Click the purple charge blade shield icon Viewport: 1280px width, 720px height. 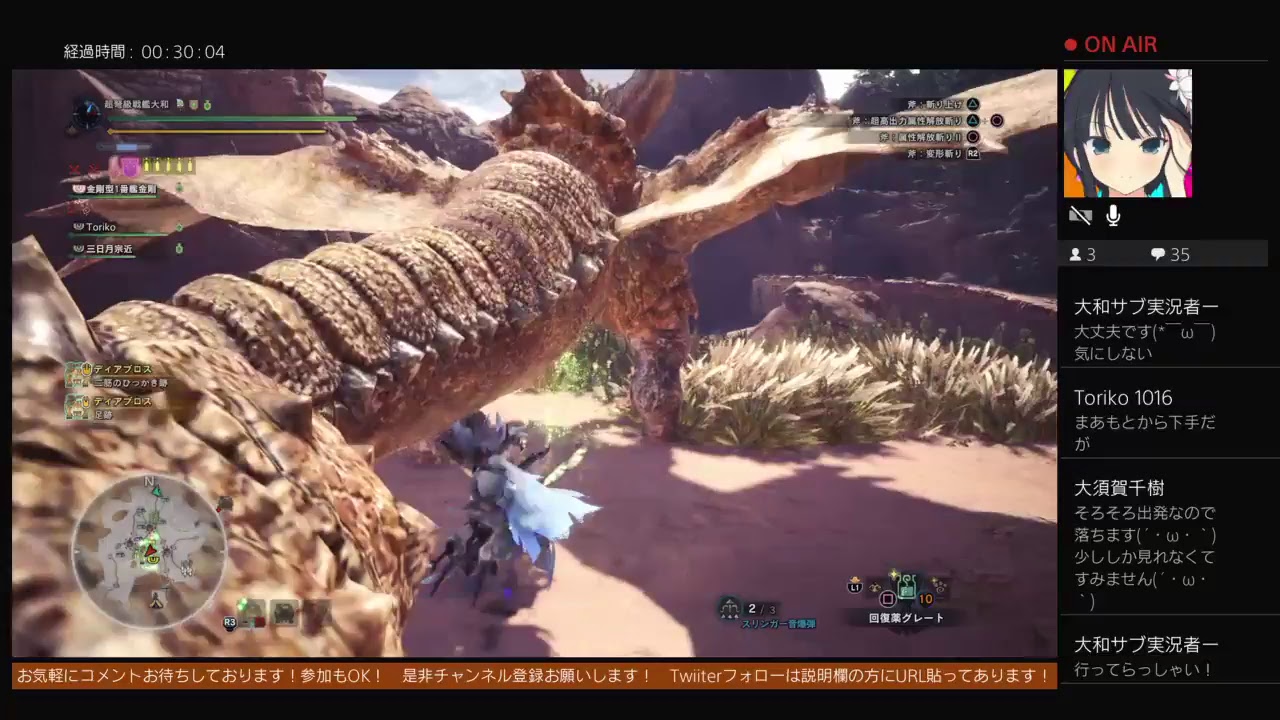[x=128, y=165]
